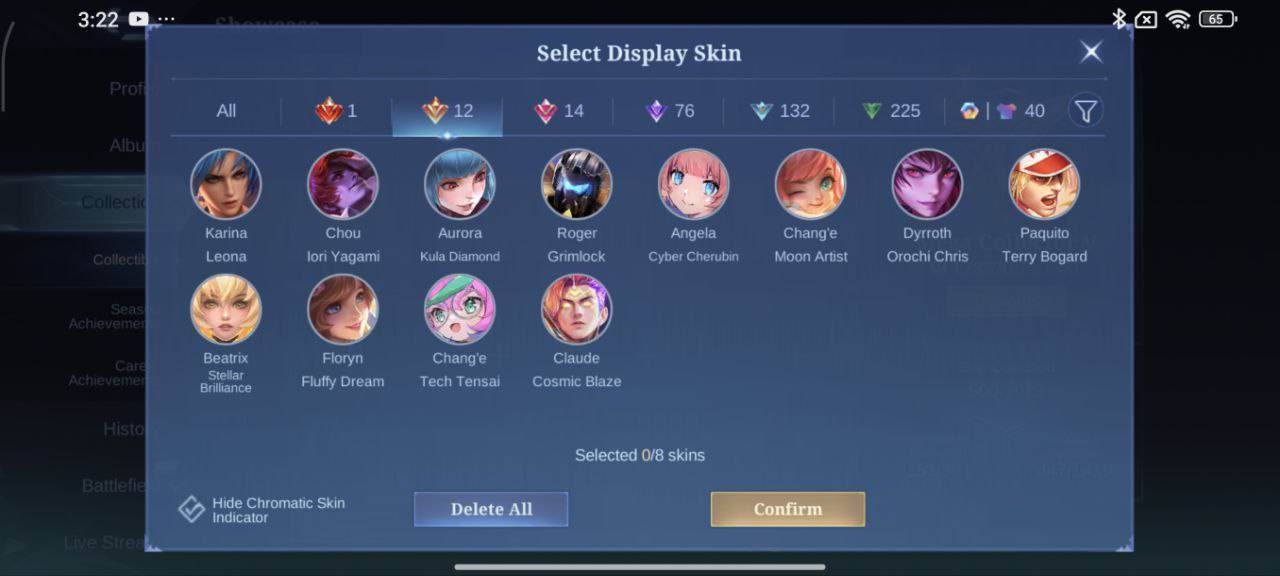The image size is (1280, 576).
Task: Open the tab showing 14 skins
Action: coord(559,111)
